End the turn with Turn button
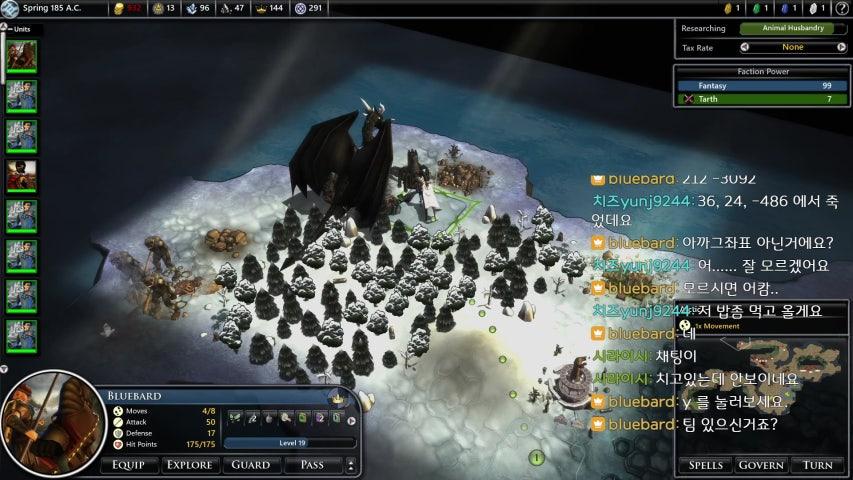This screenshot has height=480, width=853. (x=818, y=465)
